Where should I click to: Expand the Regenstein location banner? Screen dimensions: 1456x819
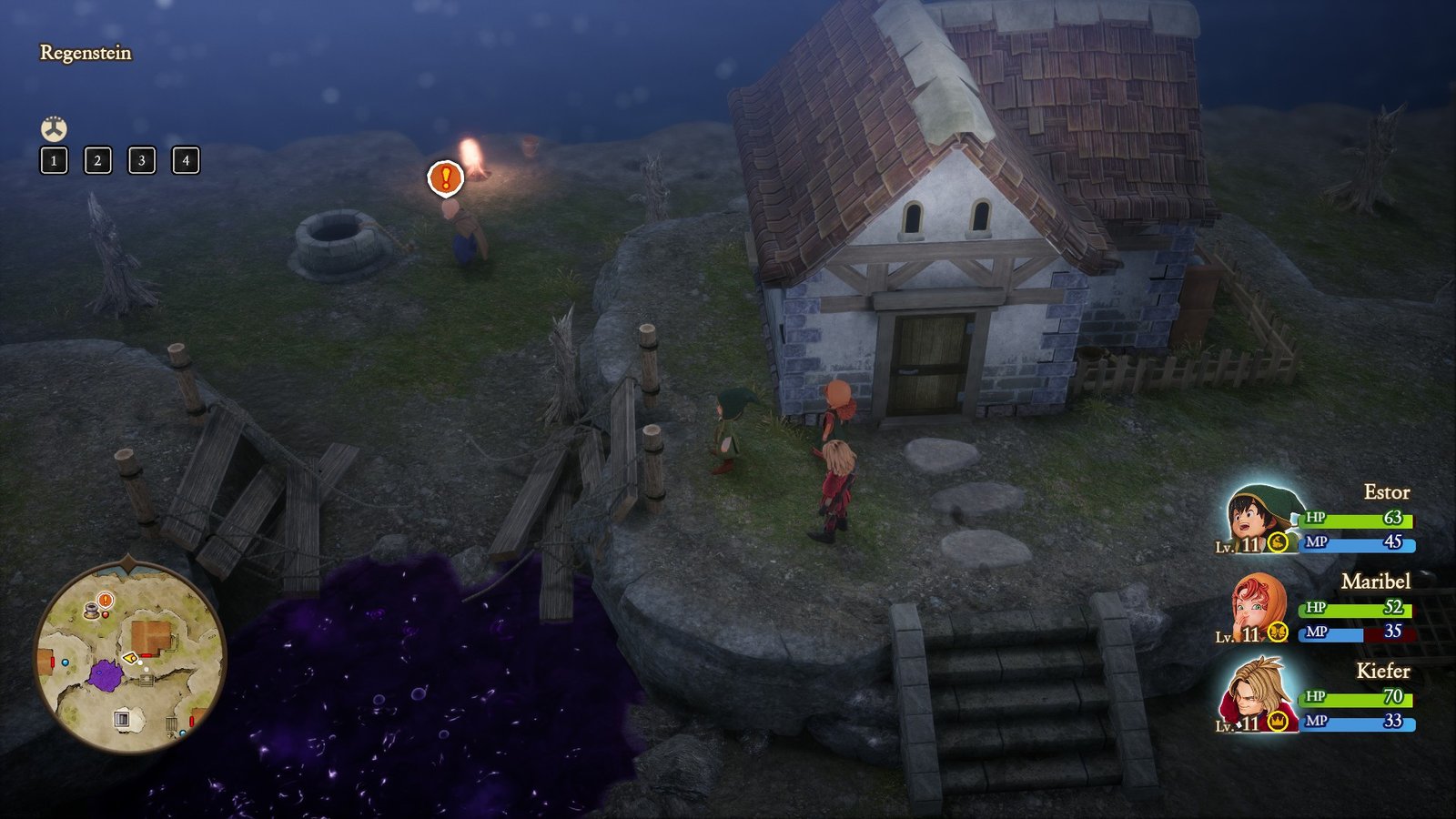coord(86,52)
